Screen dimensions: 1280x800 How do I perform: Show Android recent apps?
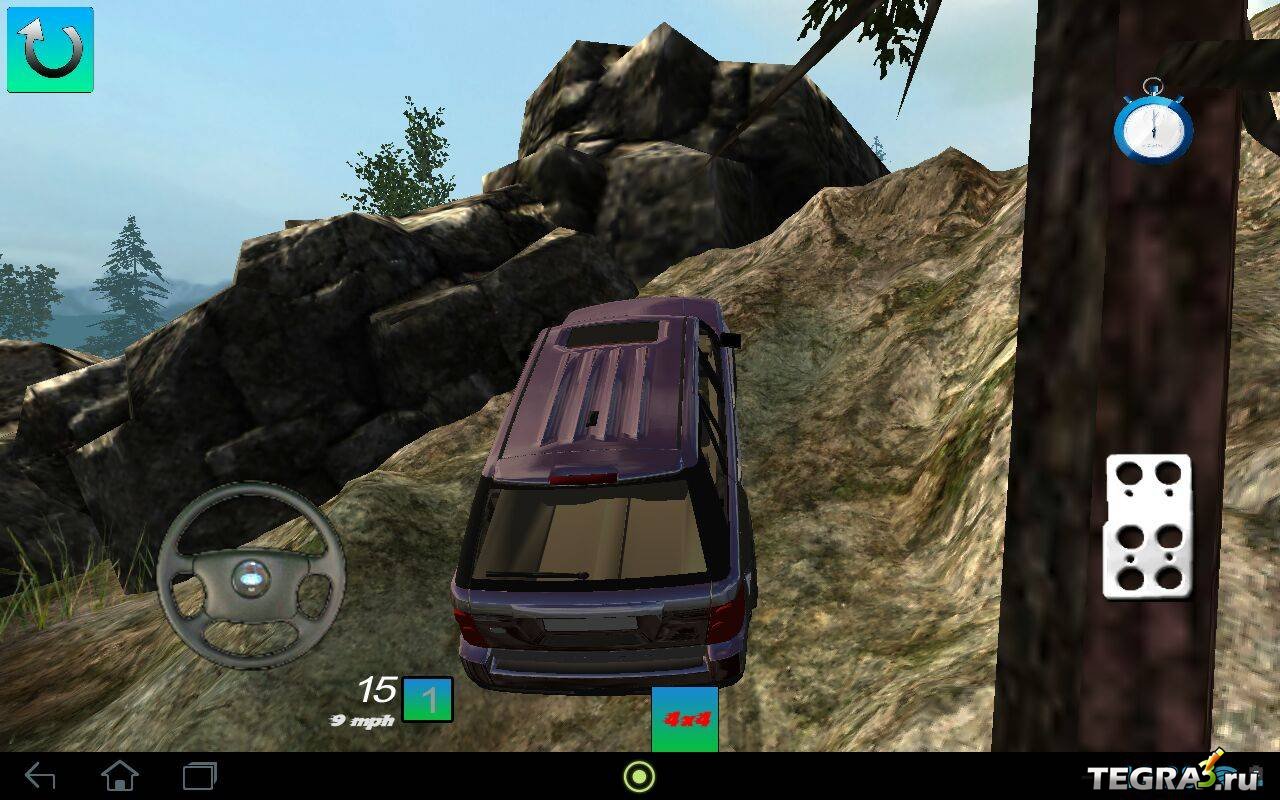pos(200,775)
